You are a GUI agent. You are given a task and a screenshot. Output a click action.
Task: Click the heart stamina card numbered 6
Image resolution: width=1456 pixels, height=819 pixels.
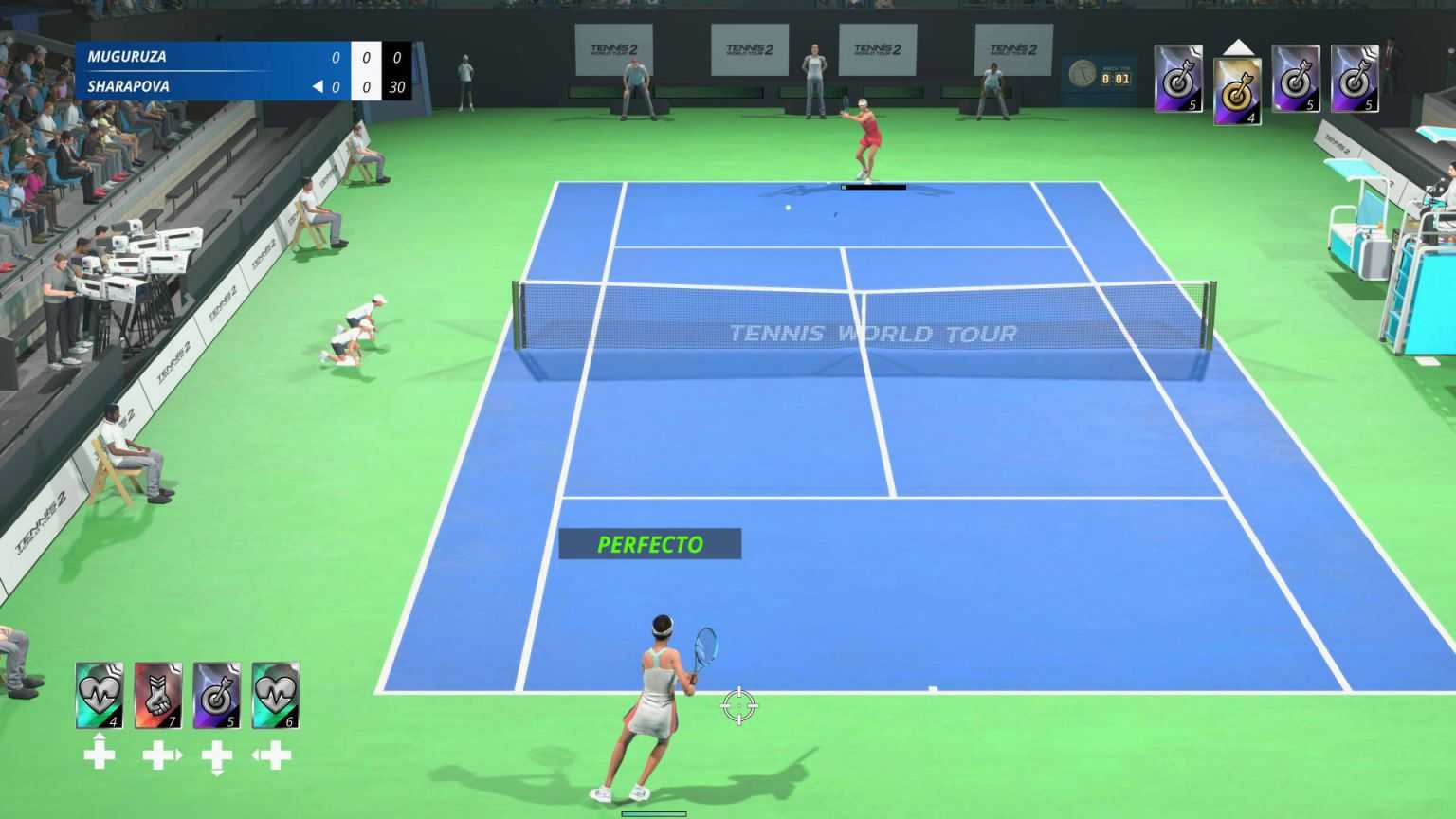coord(276,697)
